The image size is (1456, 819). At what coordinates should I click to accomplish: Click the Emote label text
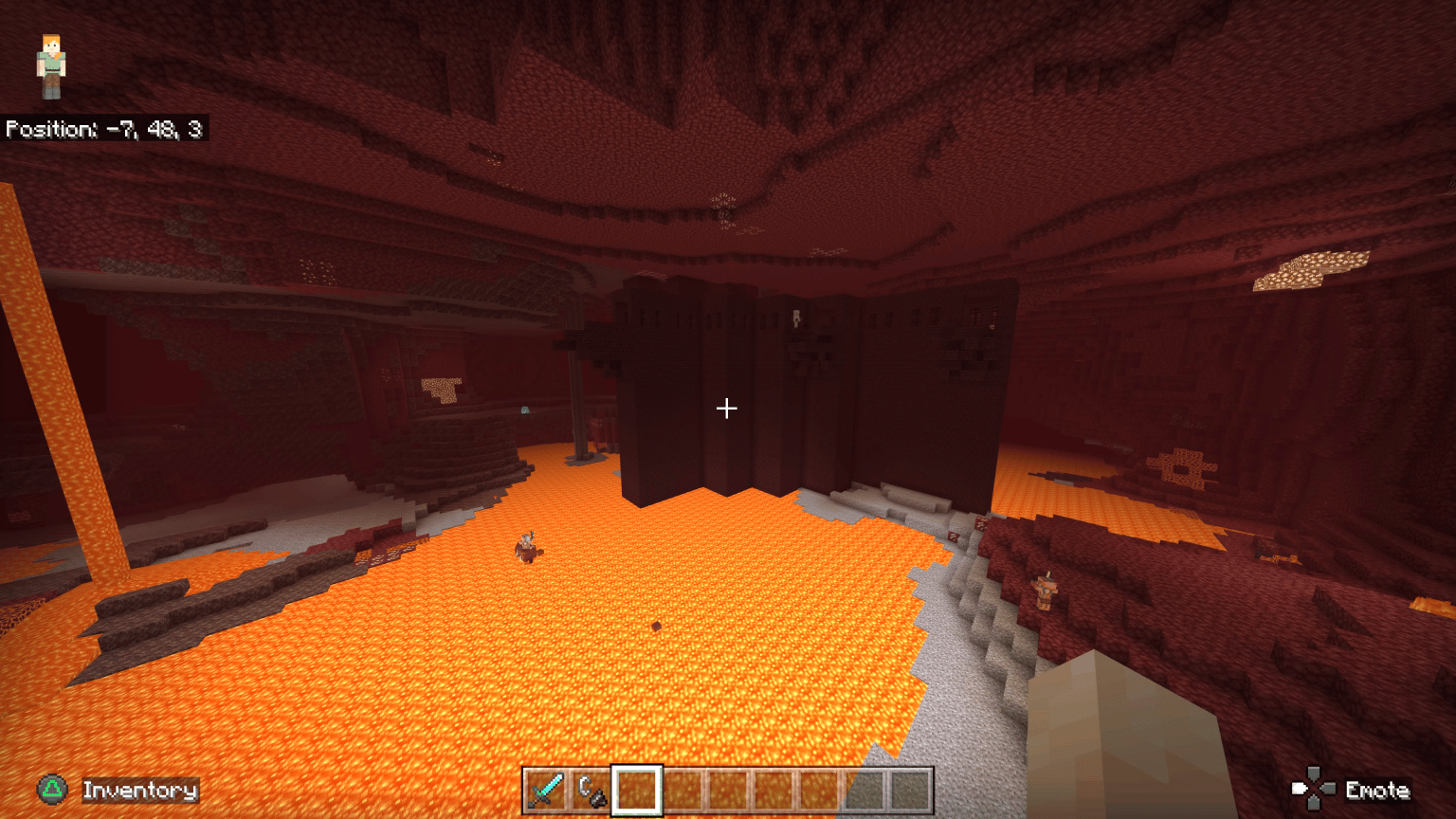[1379, 789]
